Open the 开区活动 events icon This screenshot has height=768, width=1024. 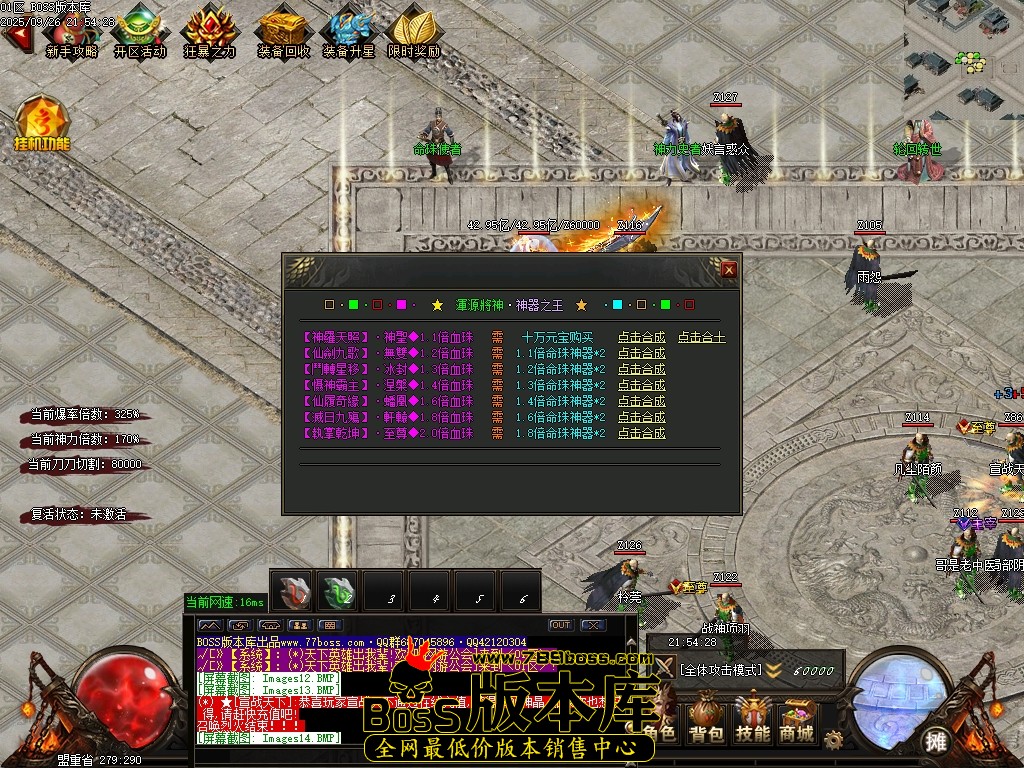[x=140, y=32]
